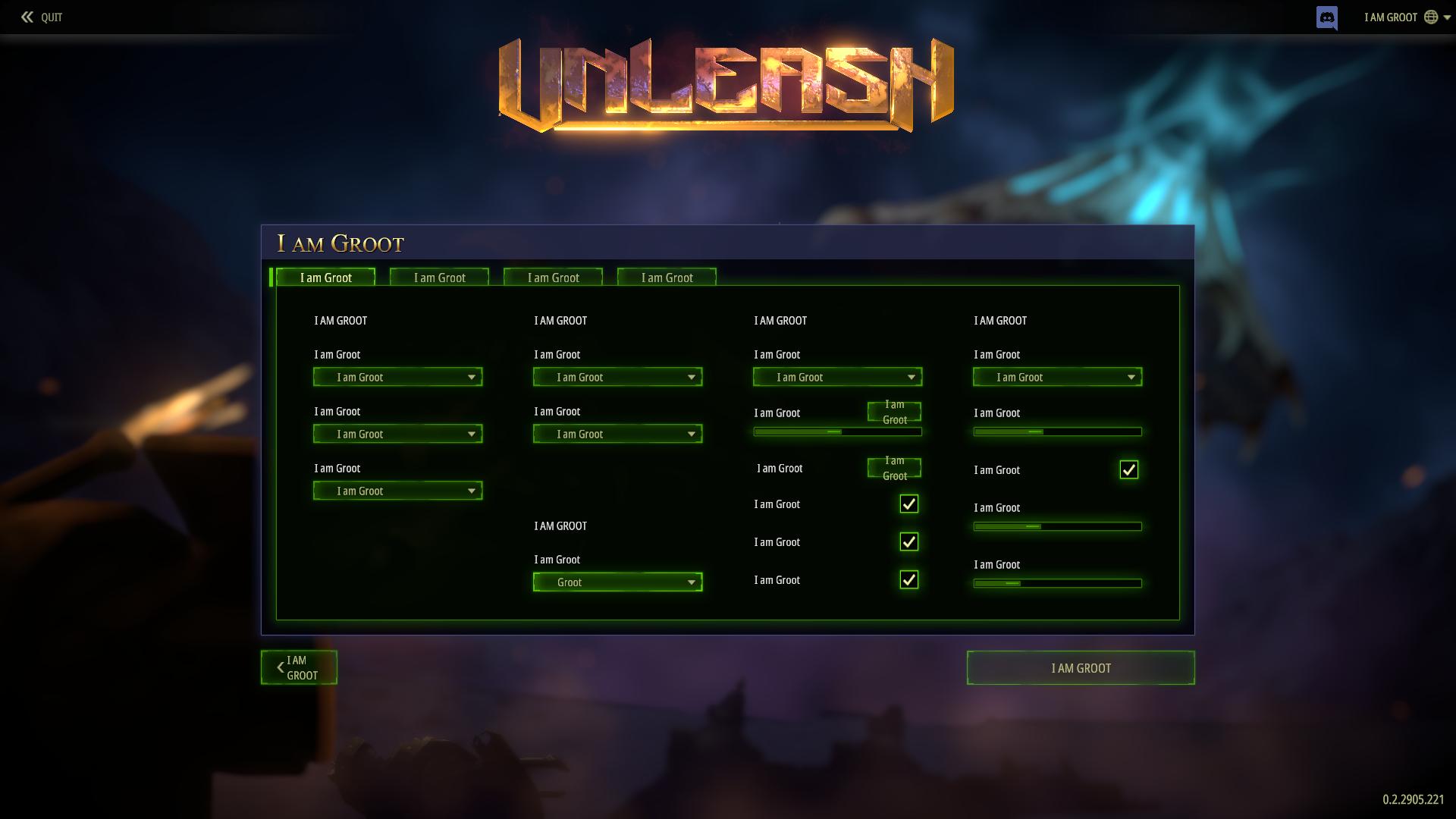
Task: Open the third dropdown in the leftmost column
Action: [x=397, y=491]
